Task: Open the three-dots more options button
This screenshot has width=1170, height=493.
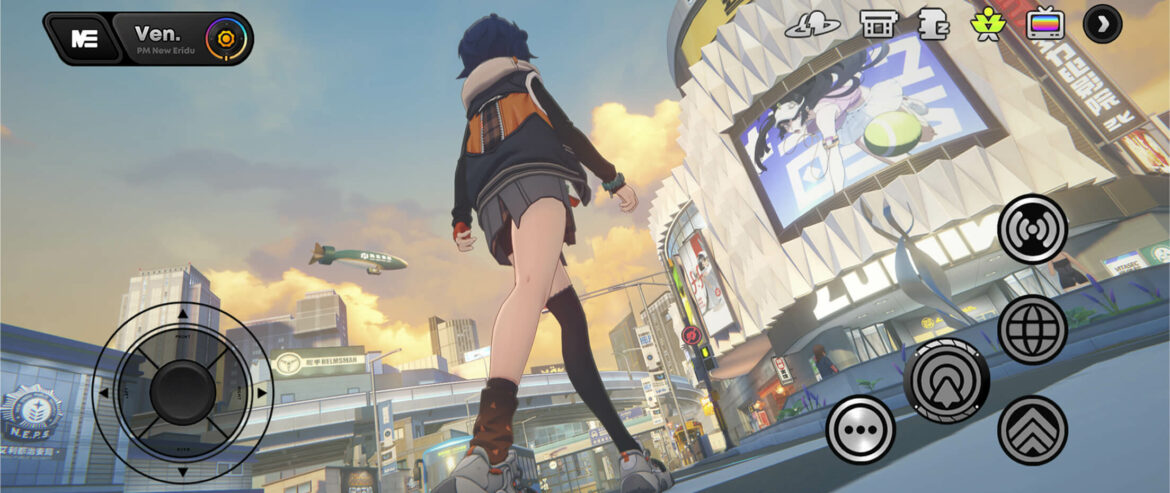Action: pyautogui.click(x=860, y=430)
